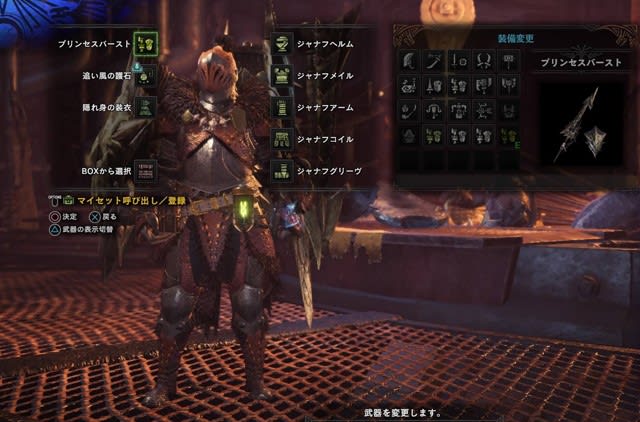Open the 追い風の護石 charm slot
640x422 pixels.
pyautogui.click(x=145, y=75)
